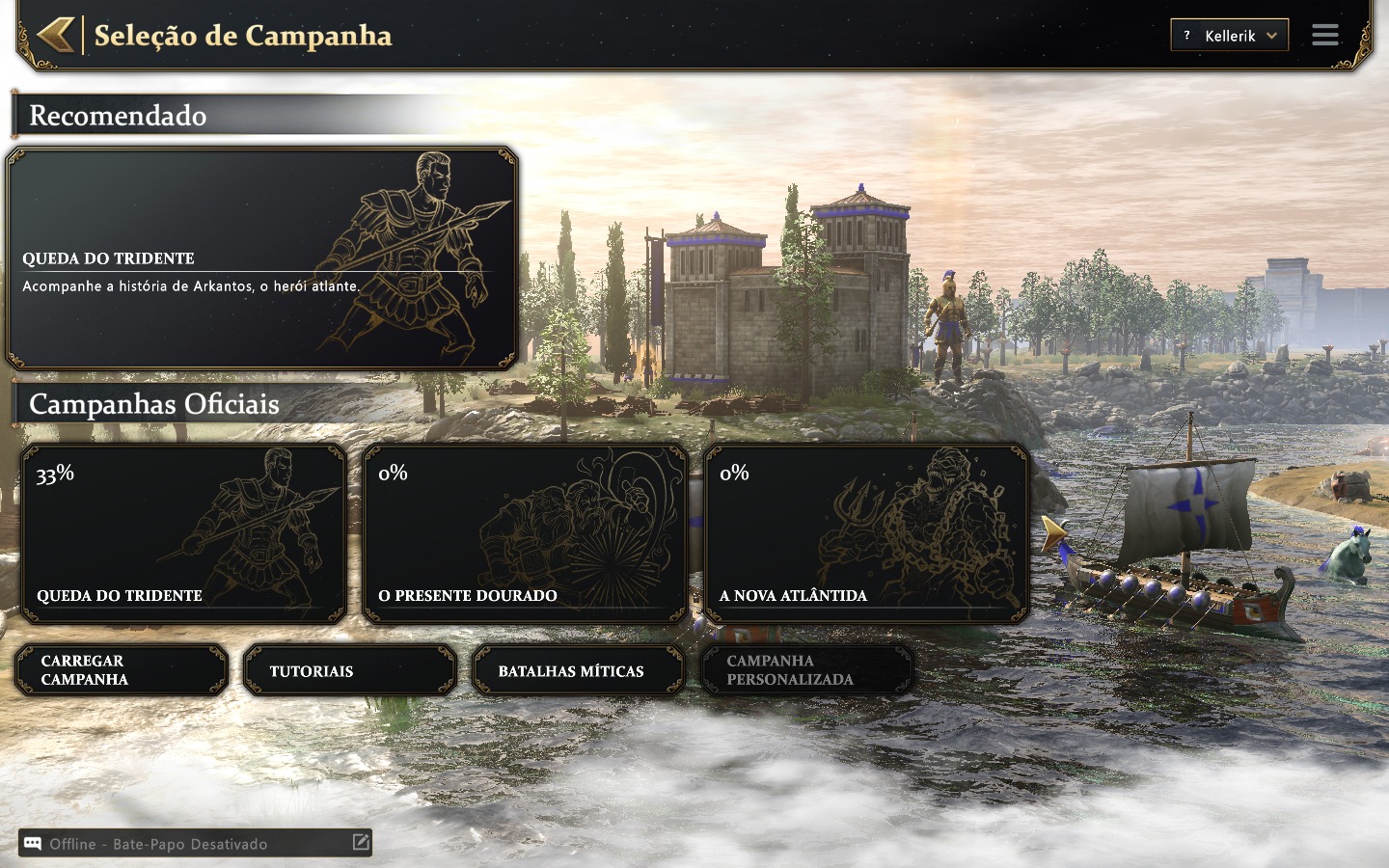
Task: Select the O Presente Dourado campaign
Action: pyautogui.click(x=525, y=533)
